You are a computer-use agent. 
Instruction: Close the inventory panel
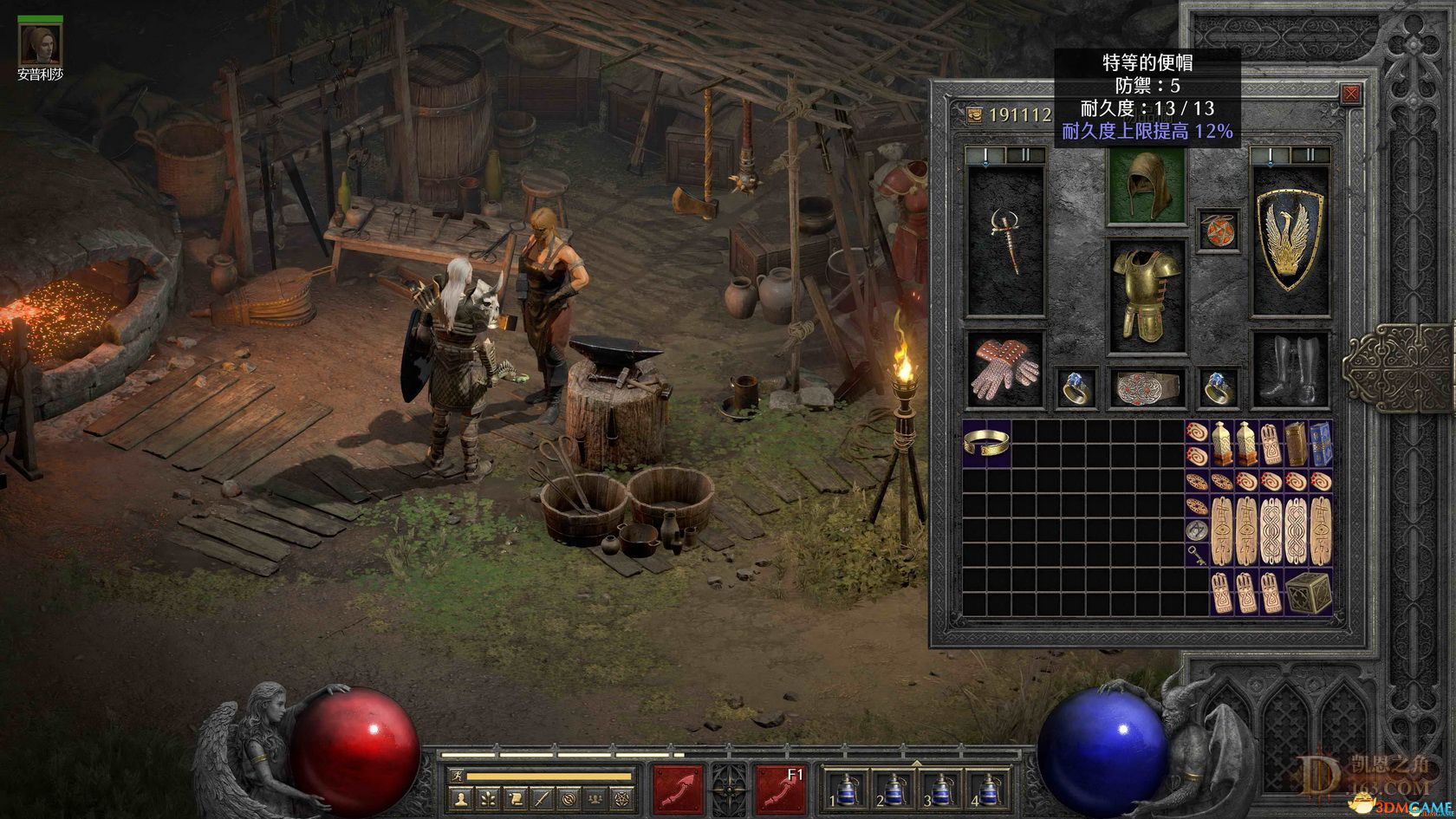pyautogui.click(x=1350, y=94)
